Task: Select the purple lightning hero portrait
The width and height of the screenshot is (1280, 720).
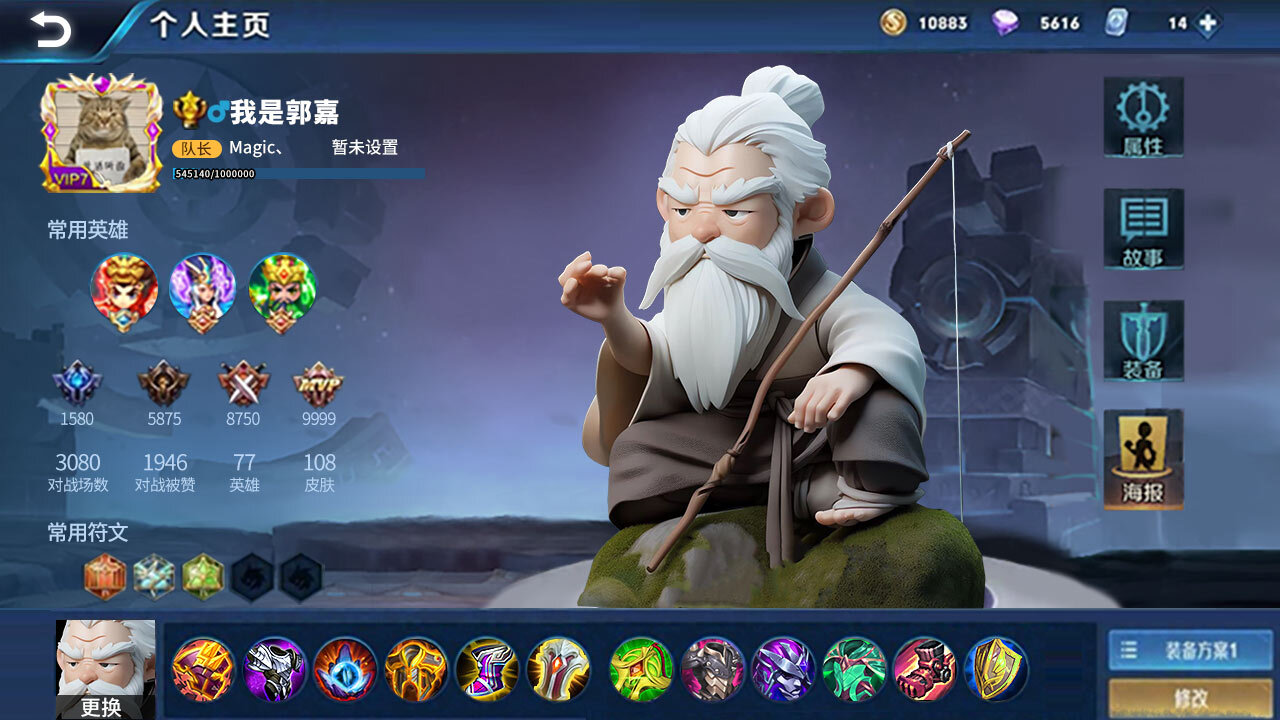Action: 203,288
